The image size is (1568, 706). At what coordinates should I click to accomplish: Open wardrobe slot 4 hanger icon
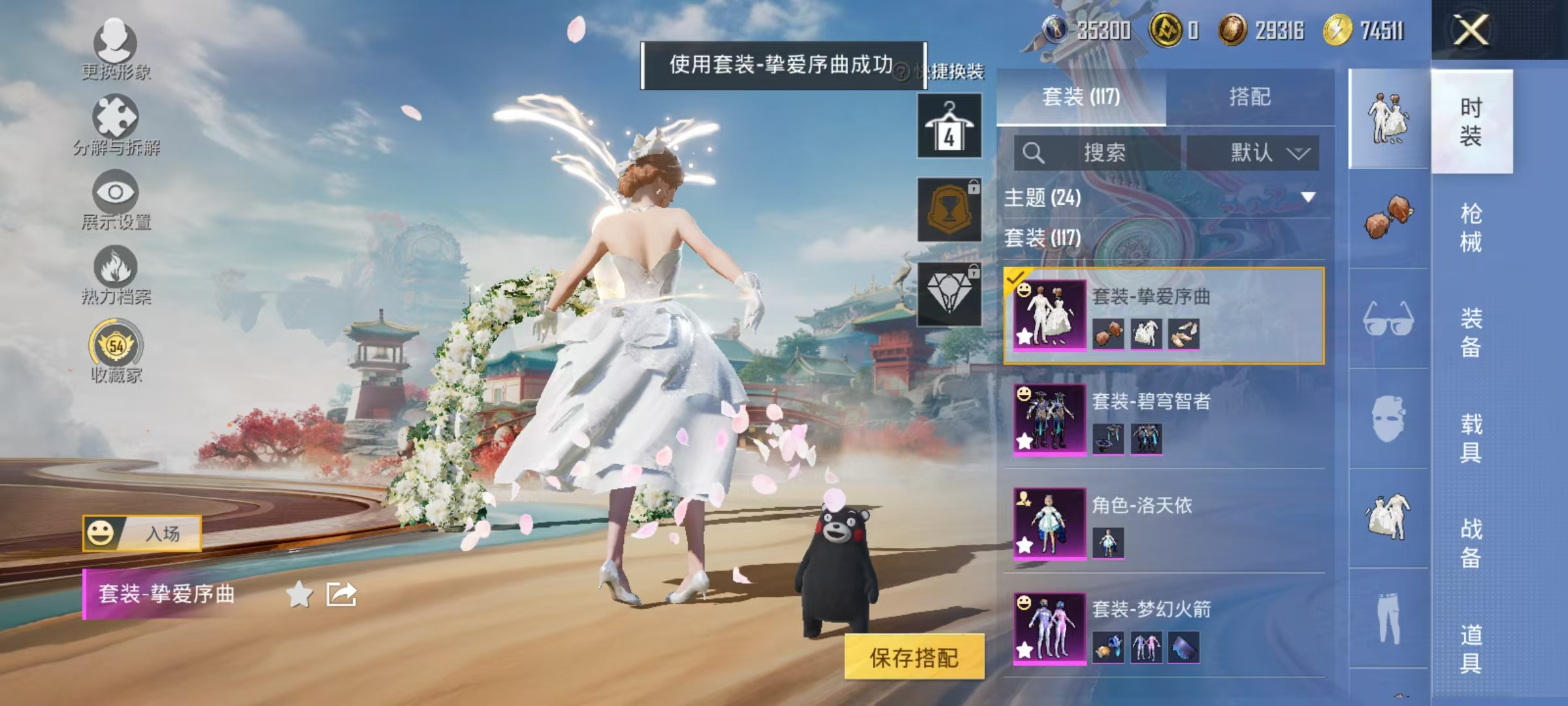(949, 126)
